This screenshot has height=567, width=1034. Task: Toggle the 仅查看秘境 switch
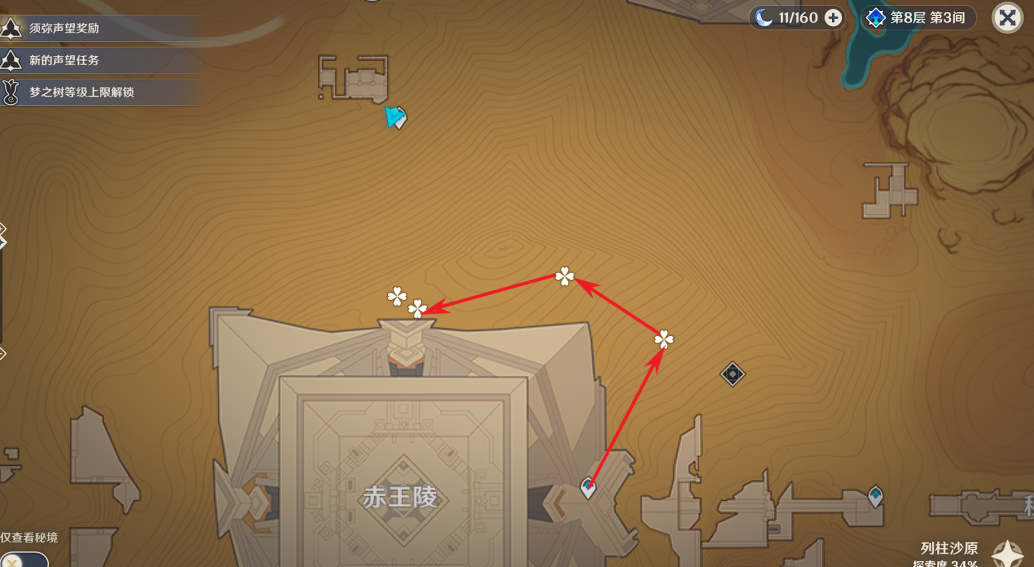coord(22,559)
